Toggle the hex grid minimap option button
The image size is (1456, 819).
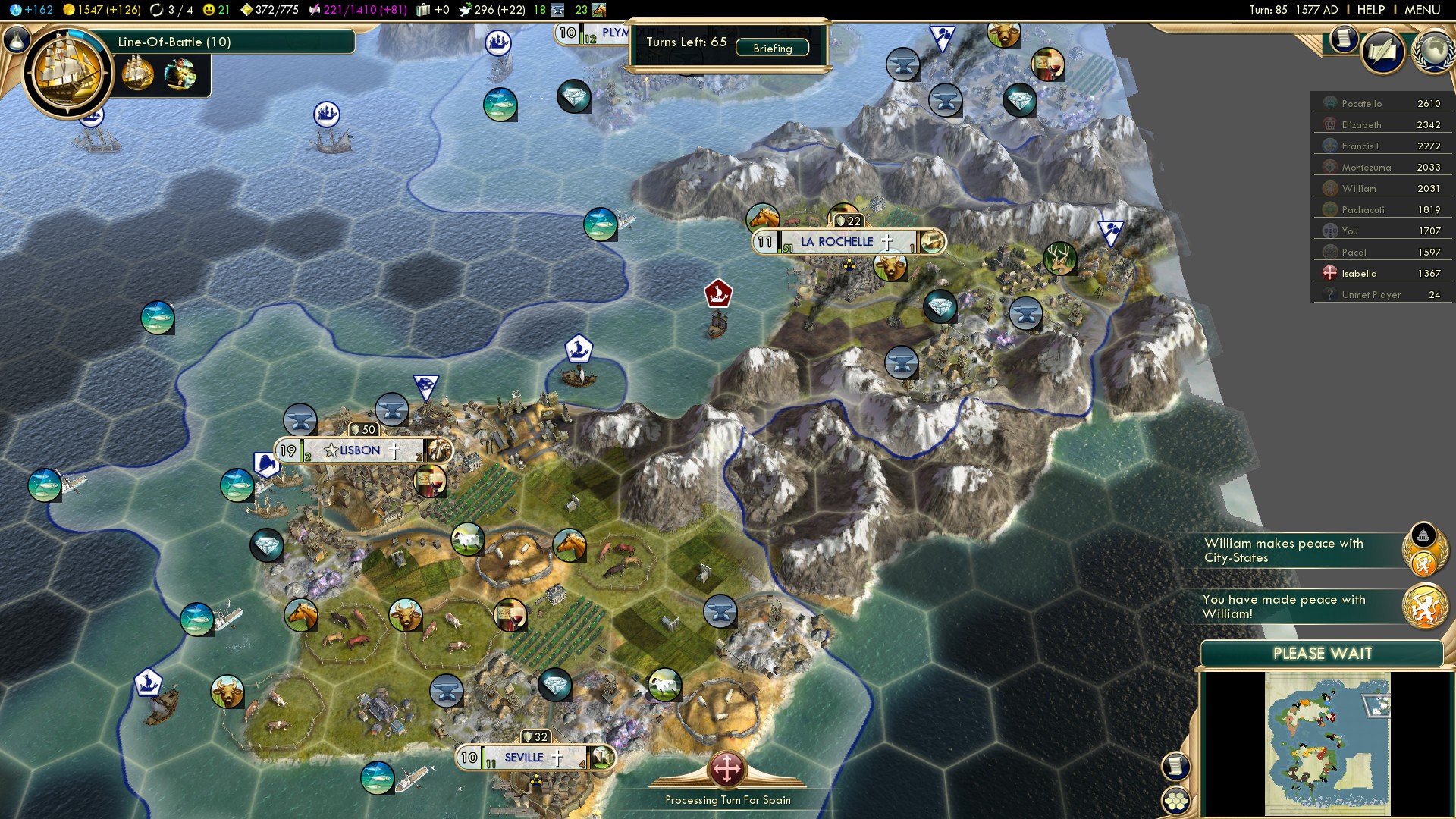(1175, 800)
